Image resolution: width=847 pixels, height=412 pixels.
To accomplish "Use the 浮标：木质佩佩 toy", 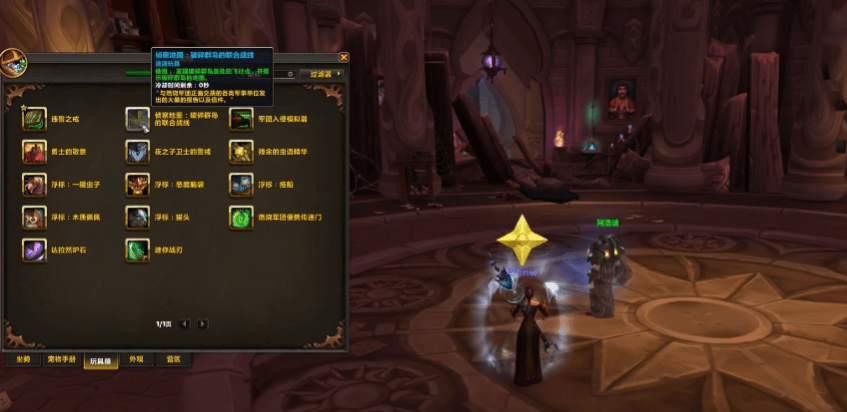I will pyautogui.click(x=34, y=217).
